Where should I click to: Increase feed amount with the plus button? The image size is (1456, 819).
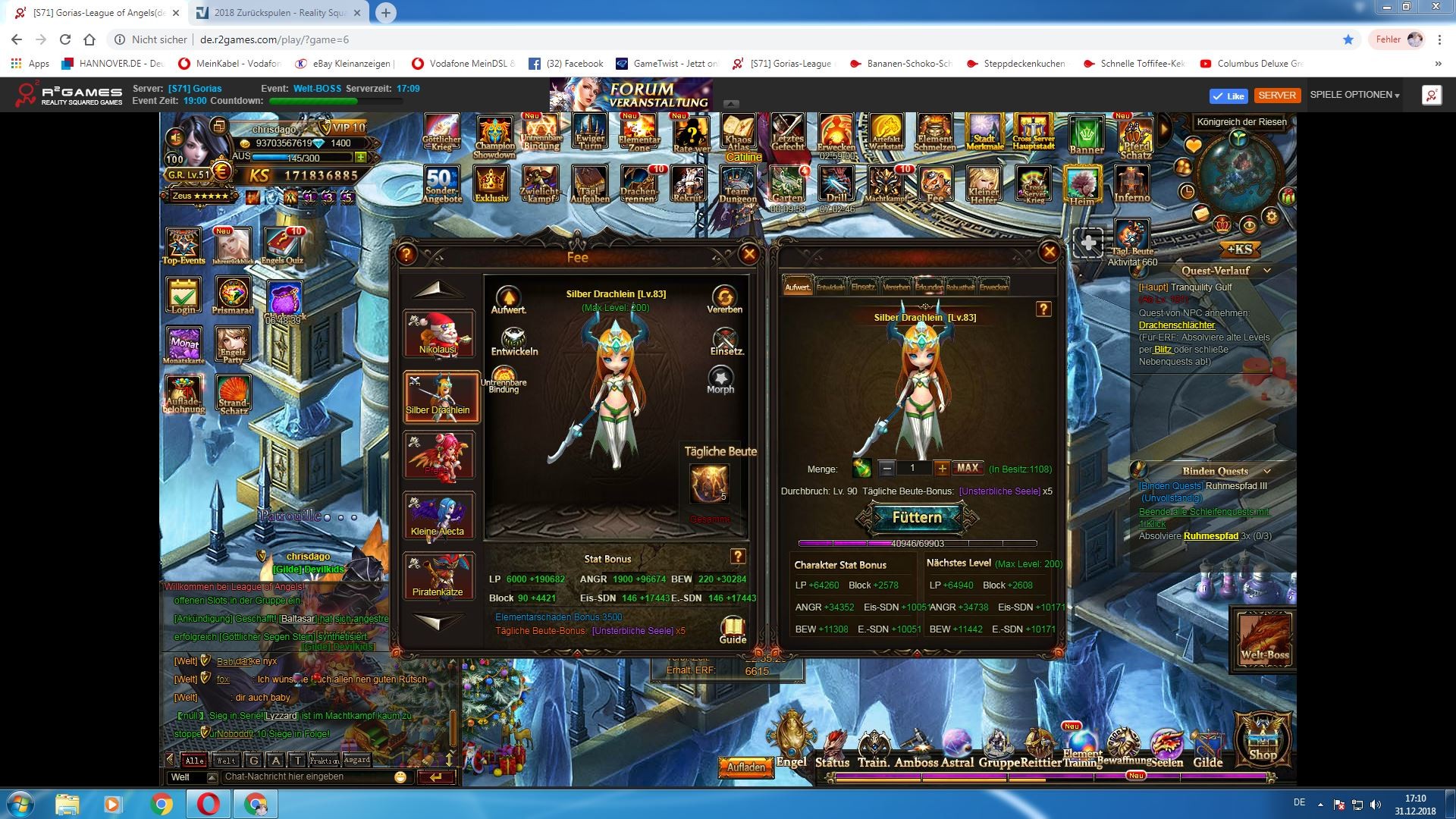(x=942, y=469)
